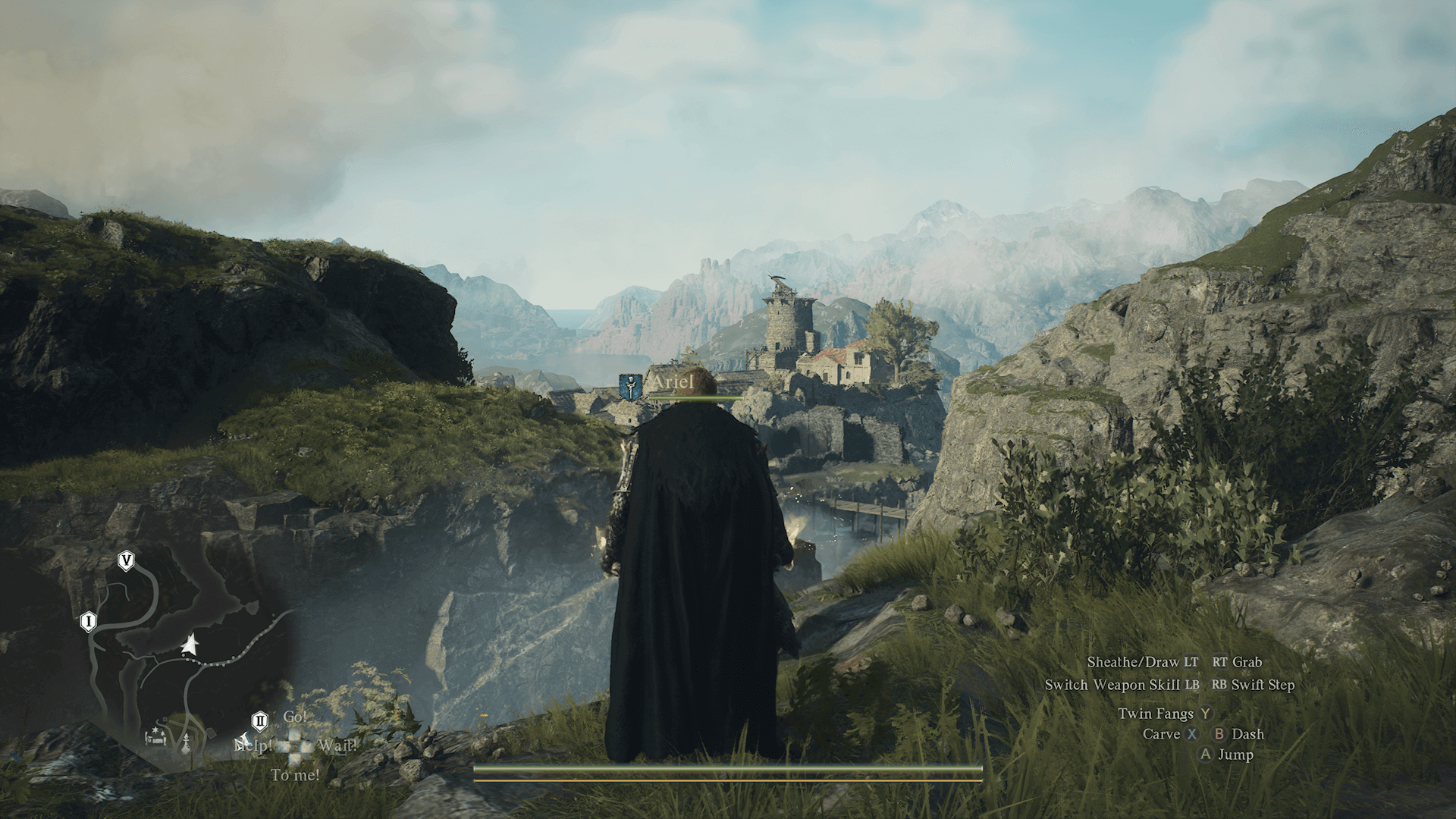Issue the "Help!" pawn command
This screenshot has width=1456, height=819.
253,746
